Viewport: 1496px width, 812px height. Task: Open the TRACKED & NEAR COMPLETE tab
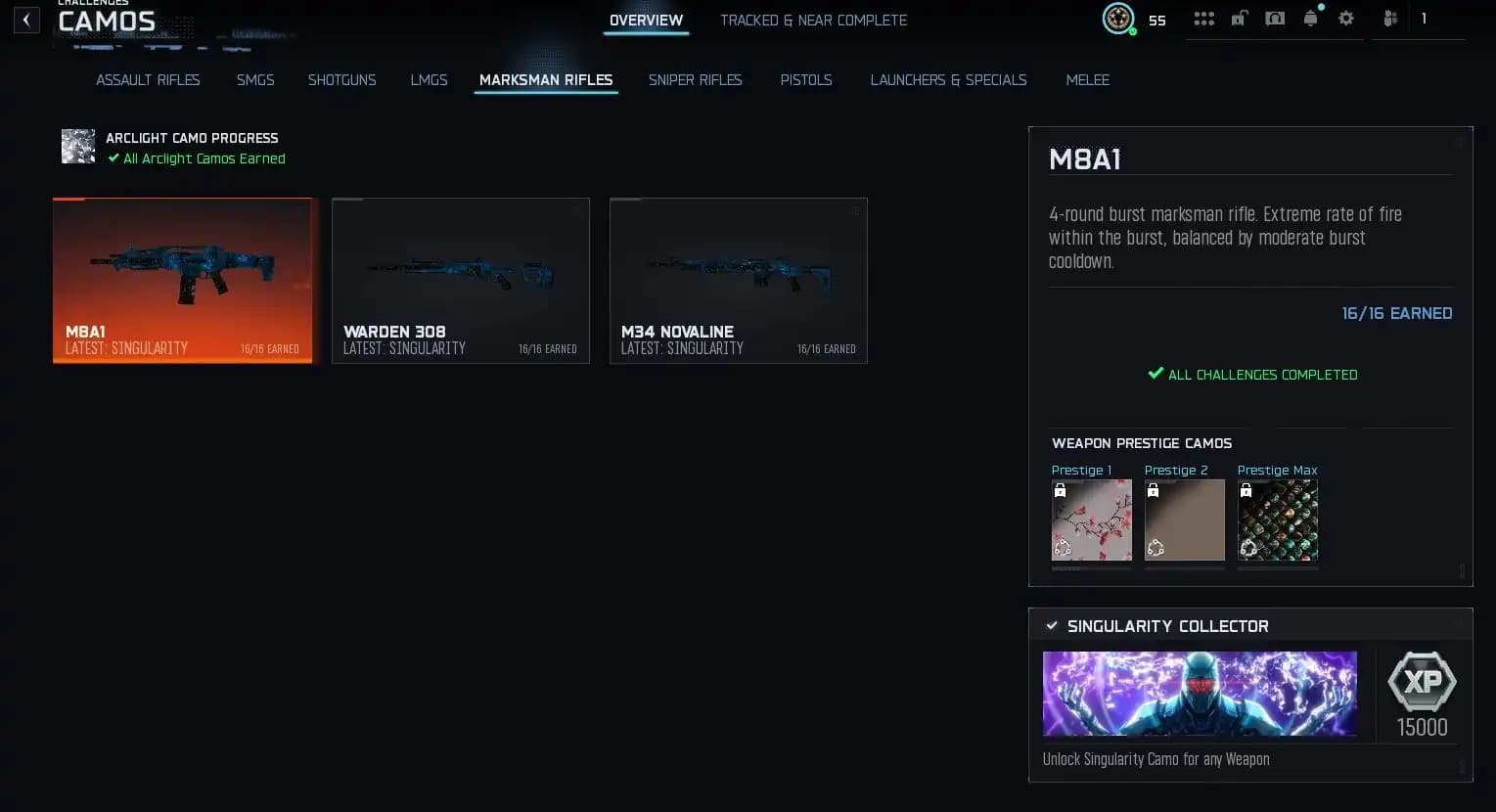(813, 20)
